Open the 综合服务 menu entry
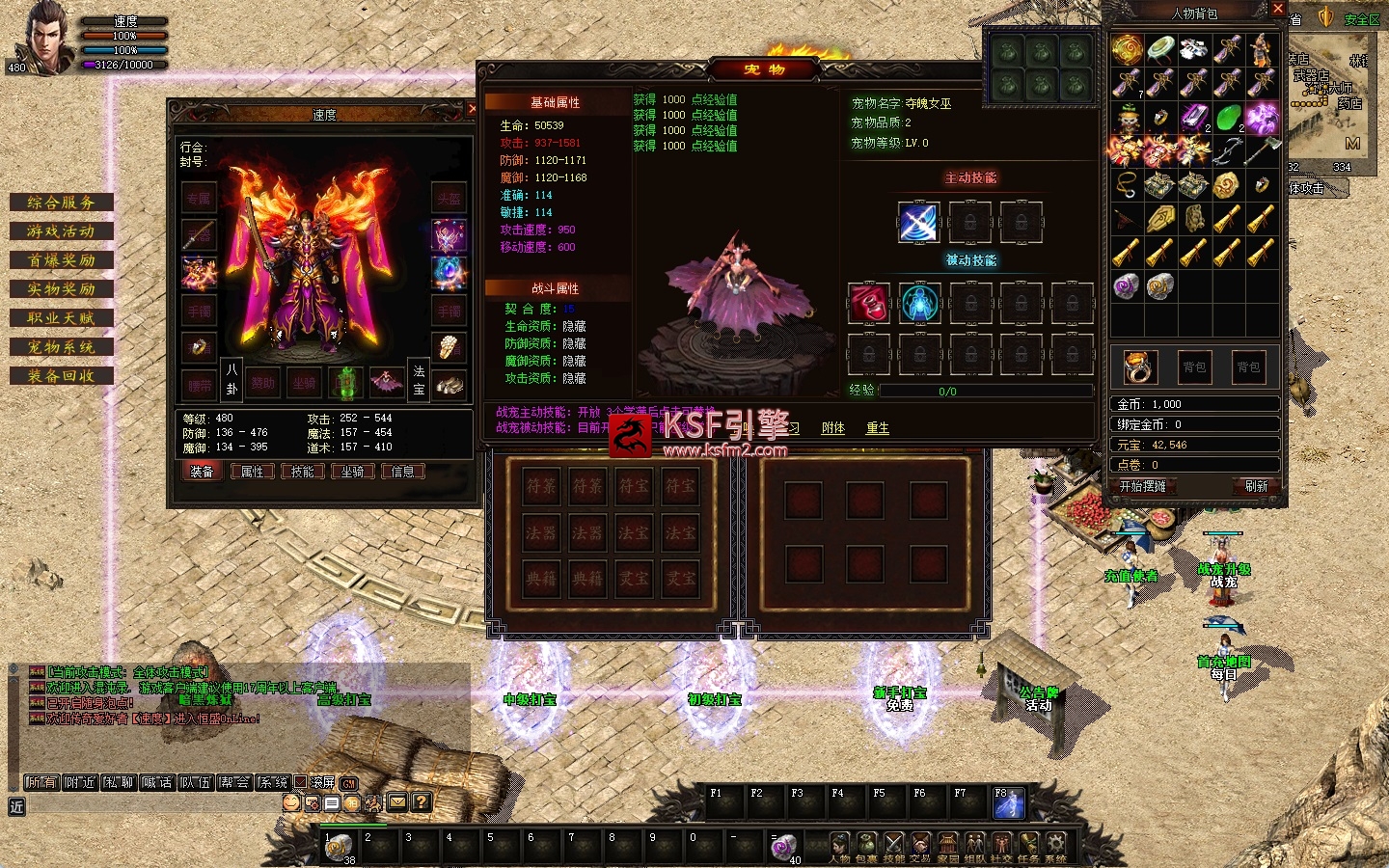This screenshot has width=1389, height=868. (x=61, y=203)
